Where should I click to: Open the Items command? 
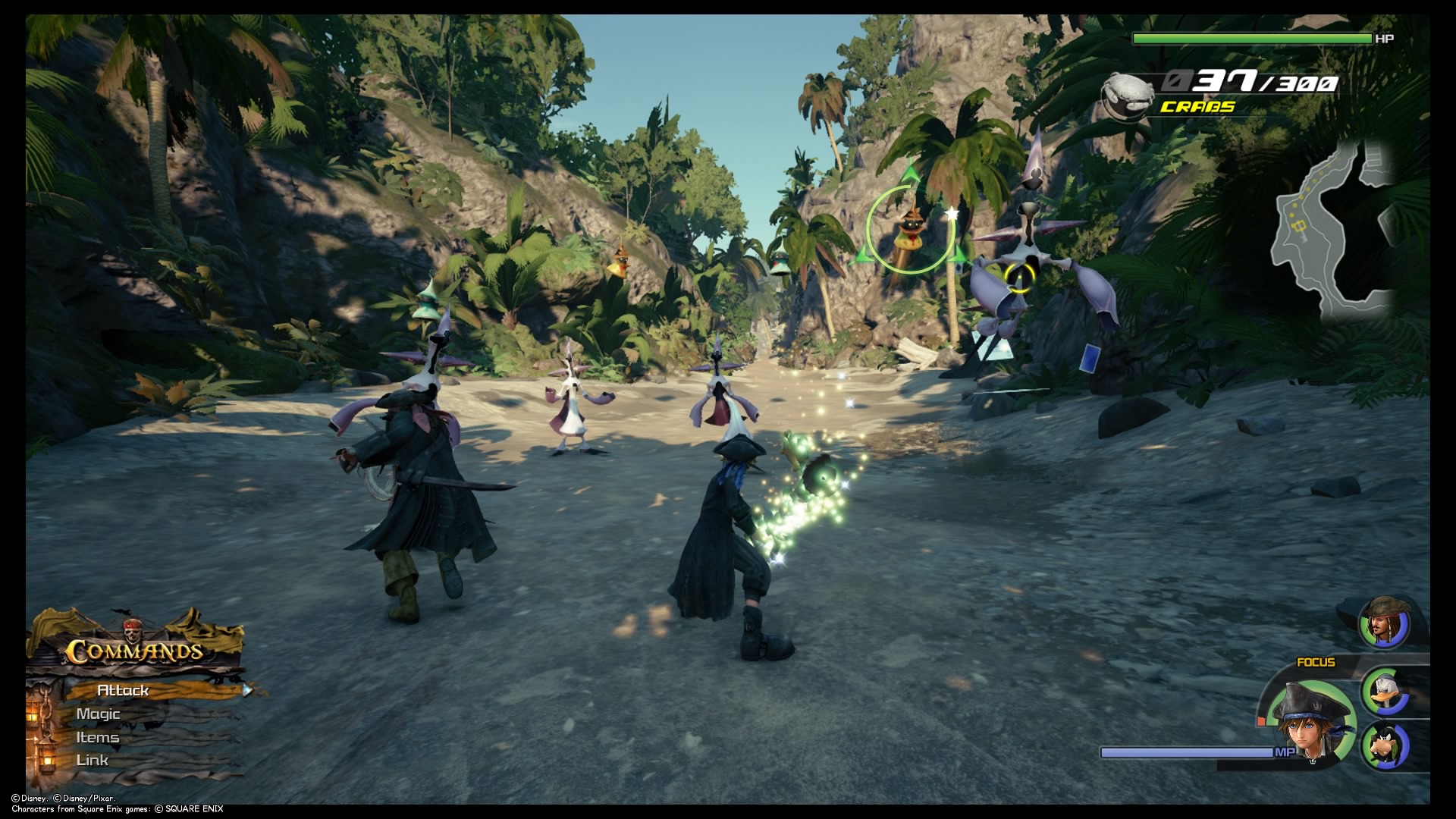tap(98, 737)
